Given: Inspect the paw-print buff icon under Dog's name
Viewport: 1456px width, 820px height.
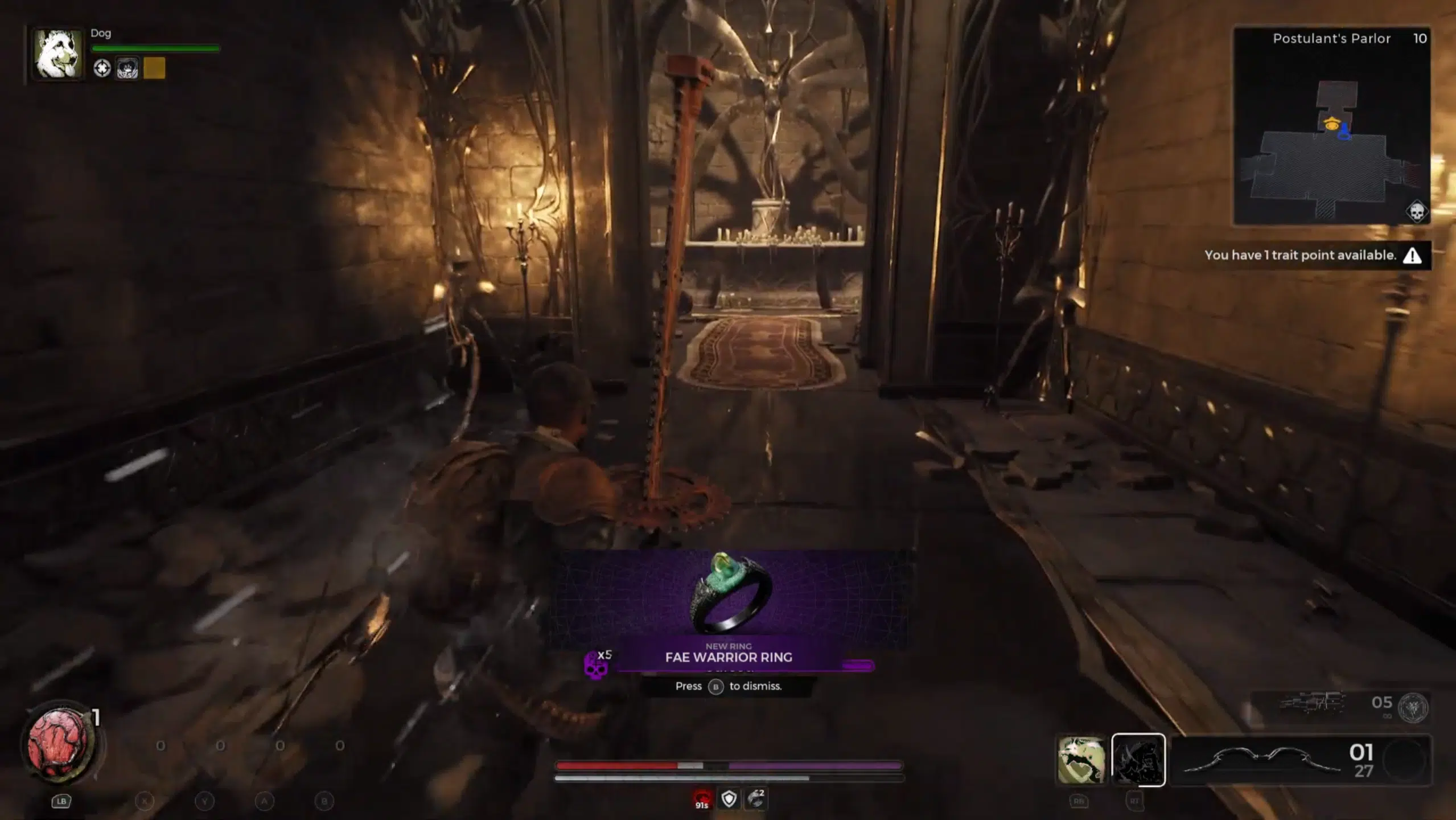Looking at the screenshot, I should (126, 69).
